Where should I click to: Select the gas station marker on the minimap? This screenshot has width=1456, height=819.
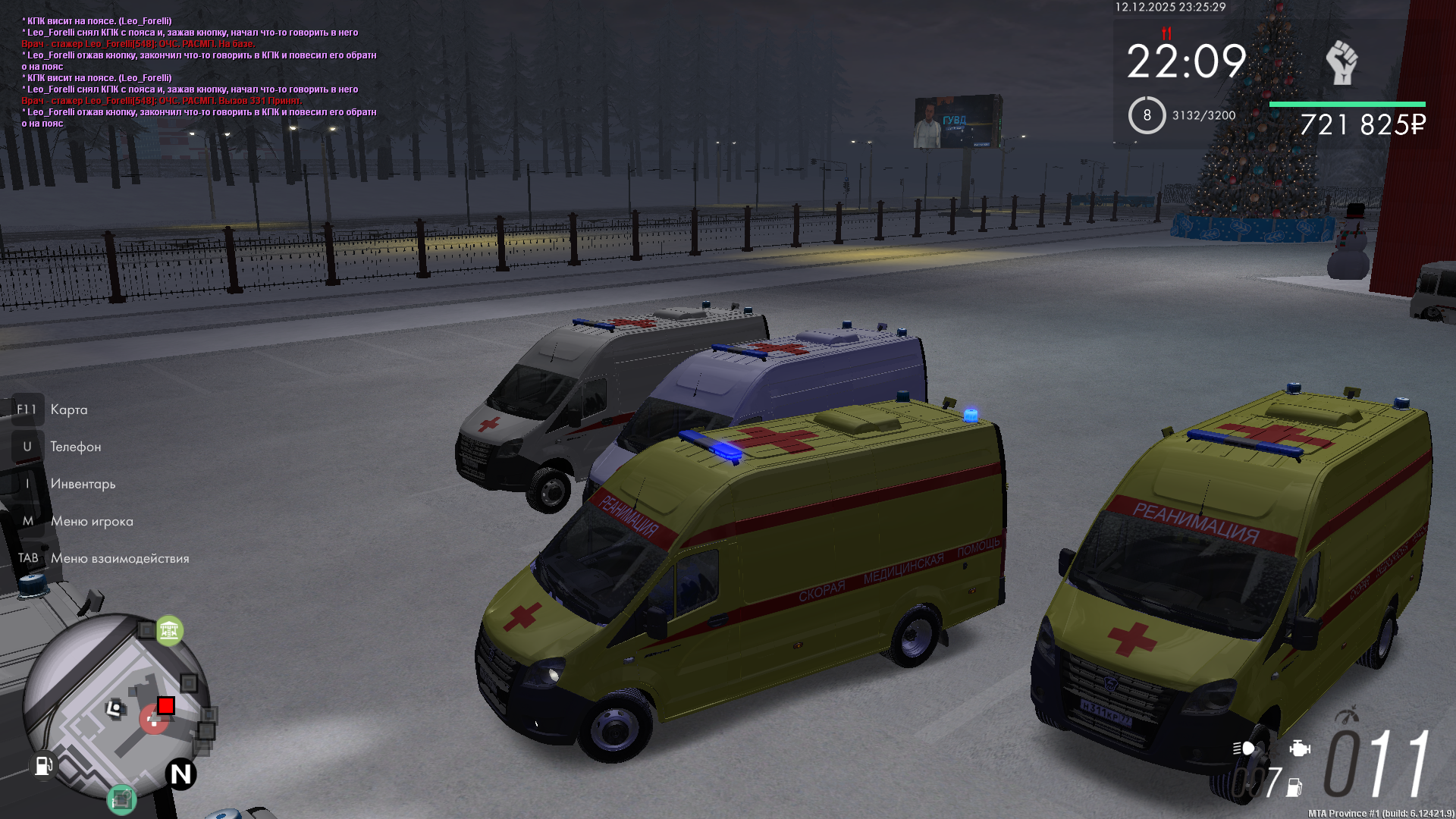point(42,765)
